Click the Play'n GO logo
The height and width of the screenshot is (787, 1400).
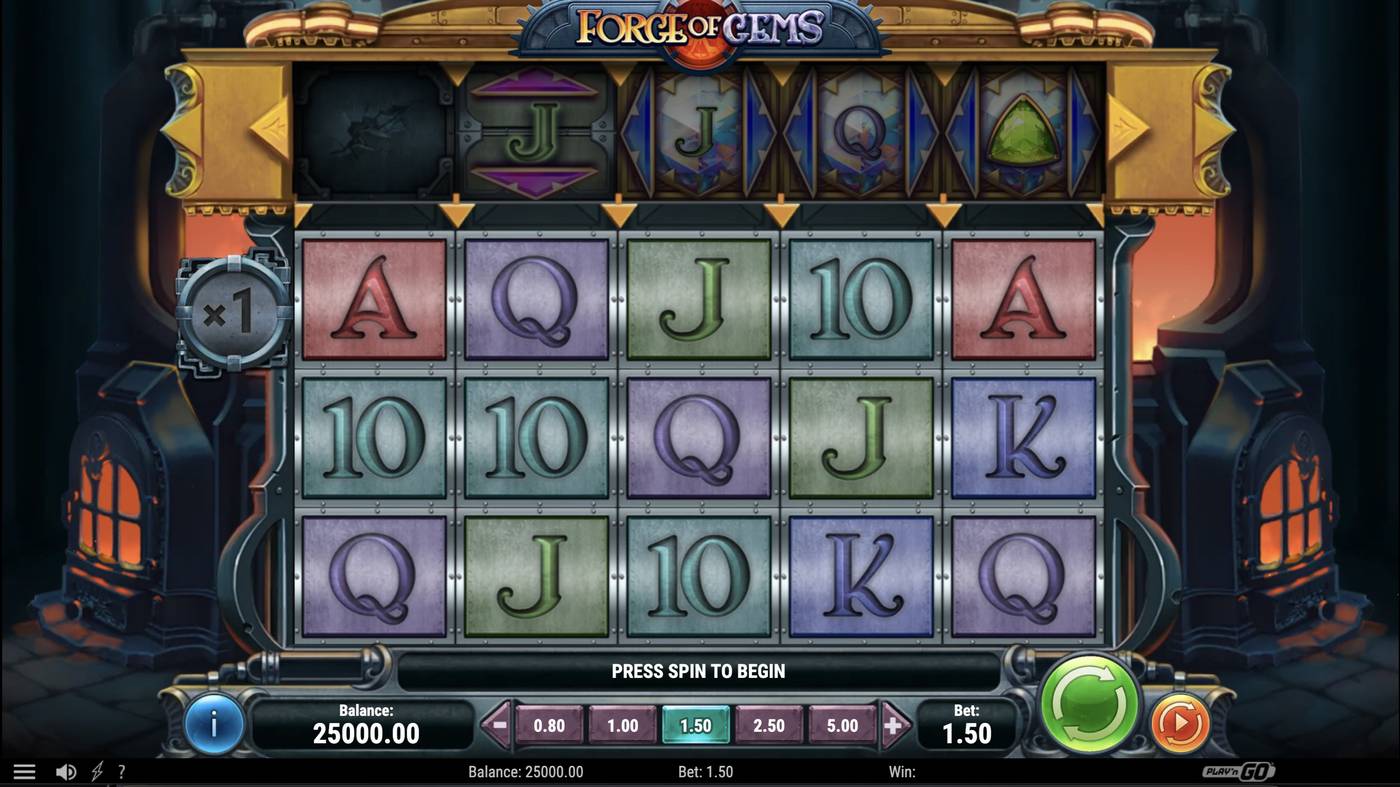pyautogui.click(x=1238, y=771)
